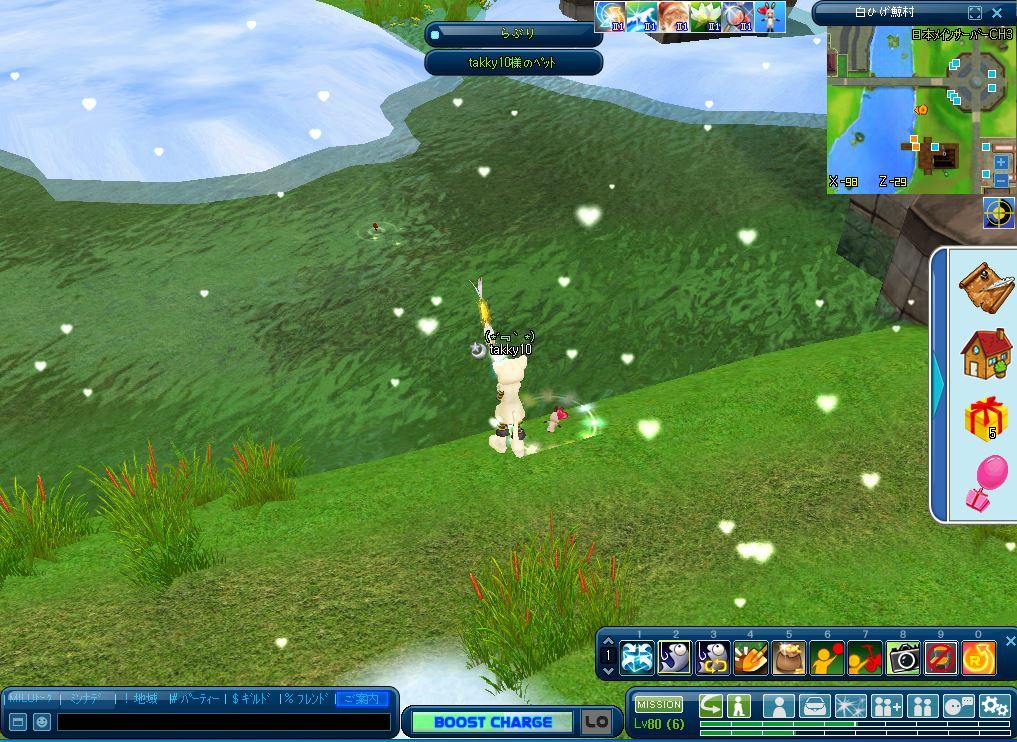
Task: Activate the BOOST CHARGE button
Action: pos(492,722)
